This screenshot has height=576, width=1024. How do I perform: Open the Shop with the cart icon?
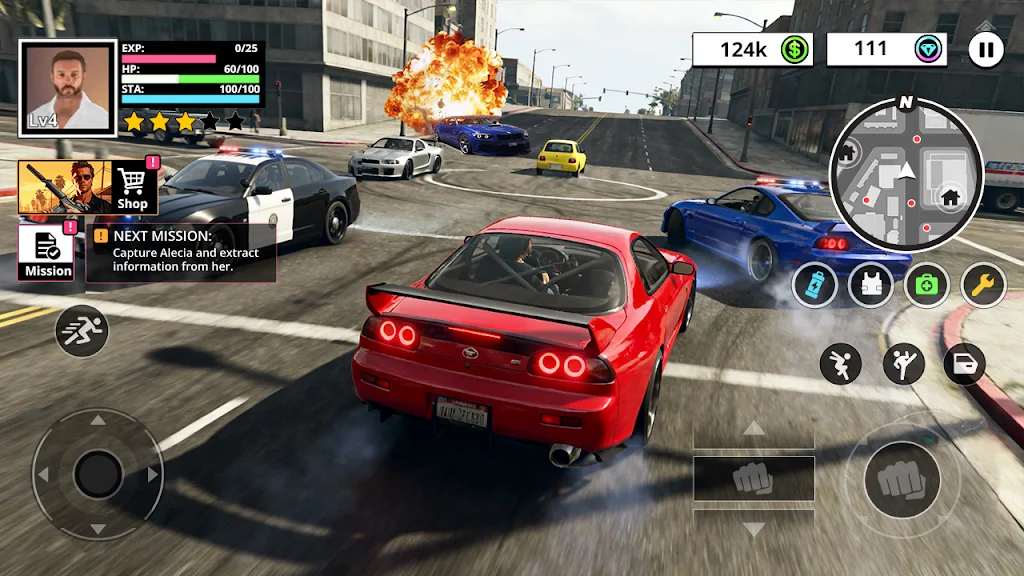133,187
